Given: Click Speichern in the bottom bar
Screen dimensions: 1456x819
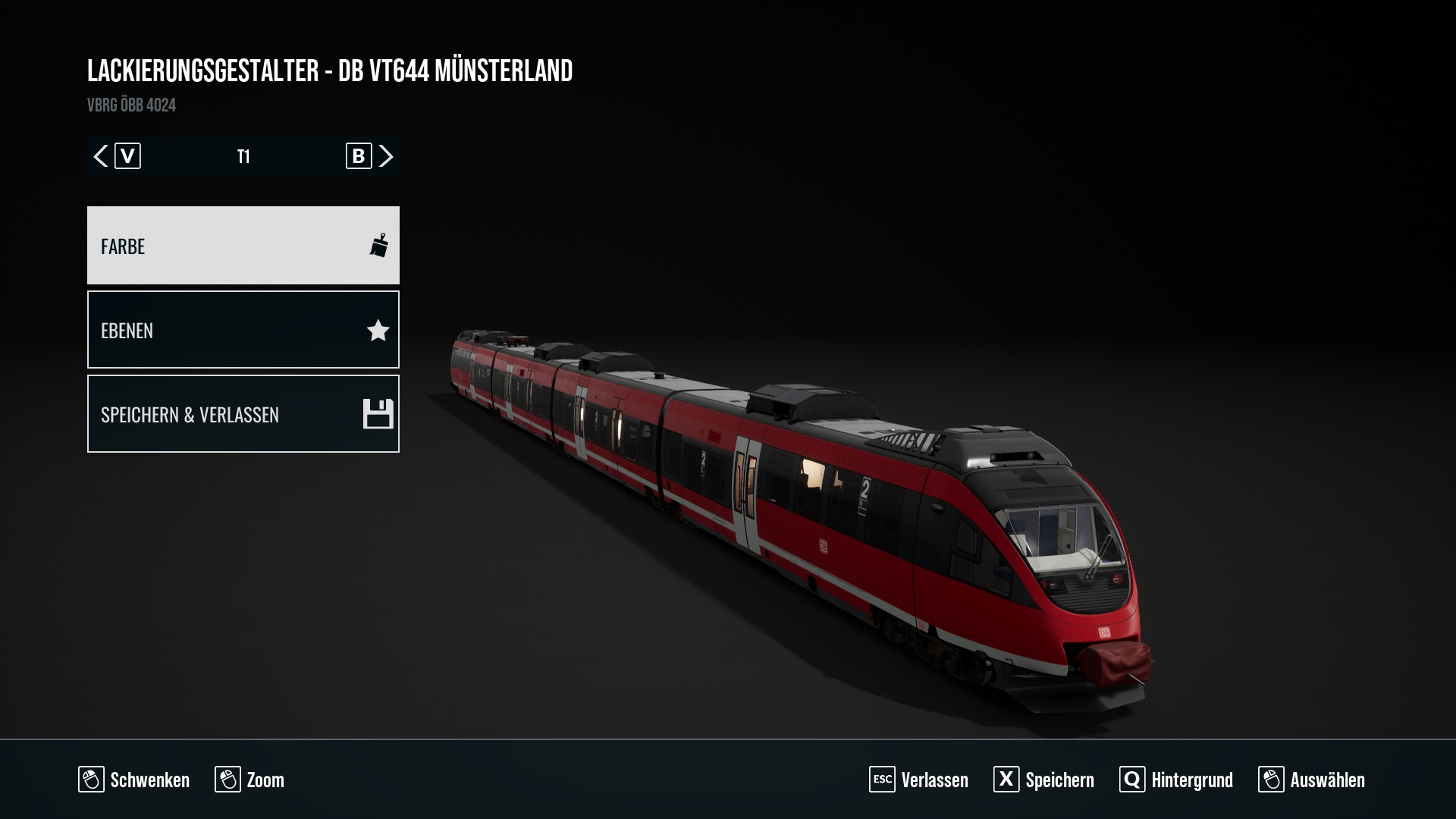Looking at the screenshot, I should 1044,780.
